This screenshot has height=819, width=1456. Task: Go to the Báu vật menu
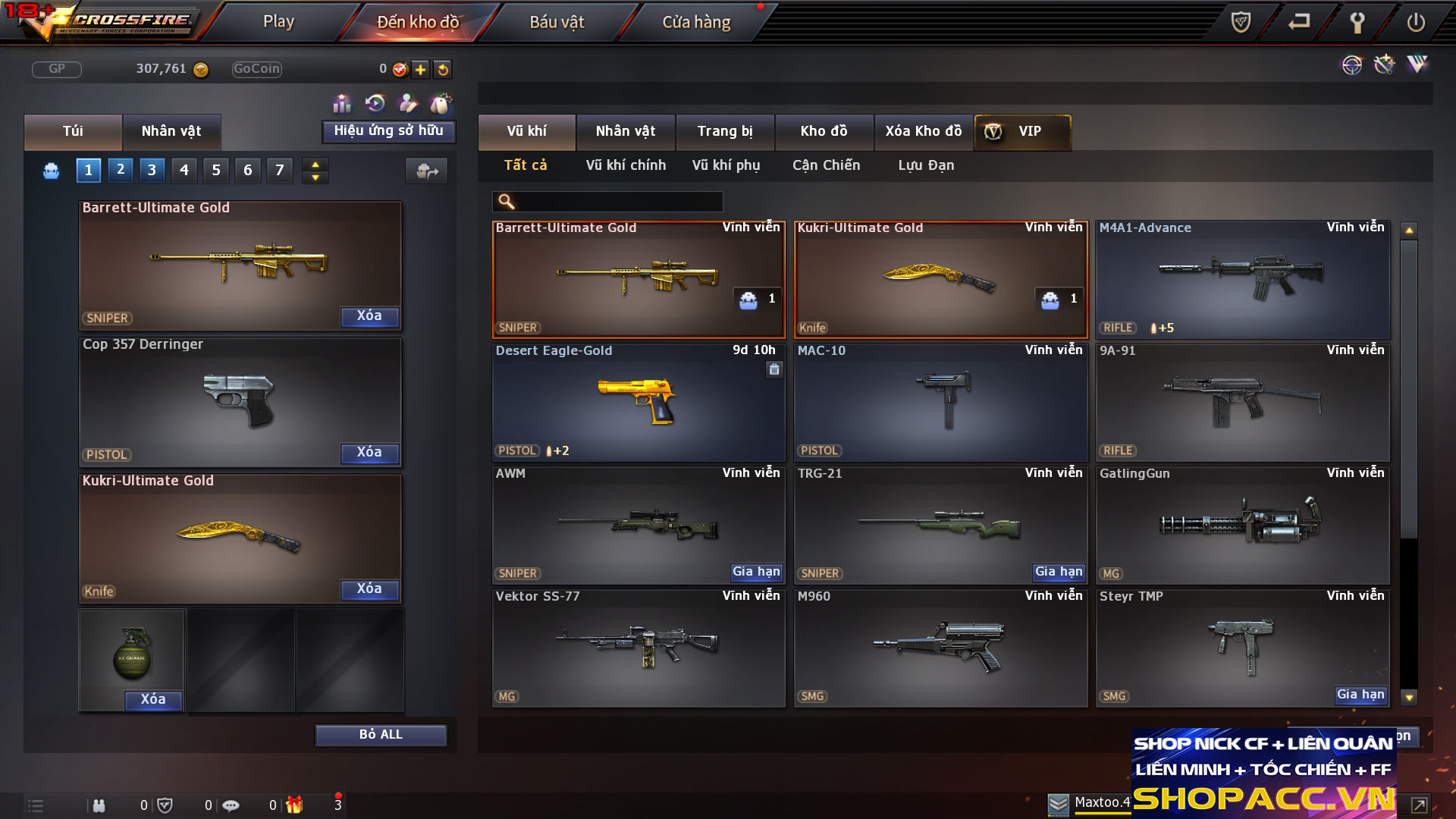coord(557,22)
